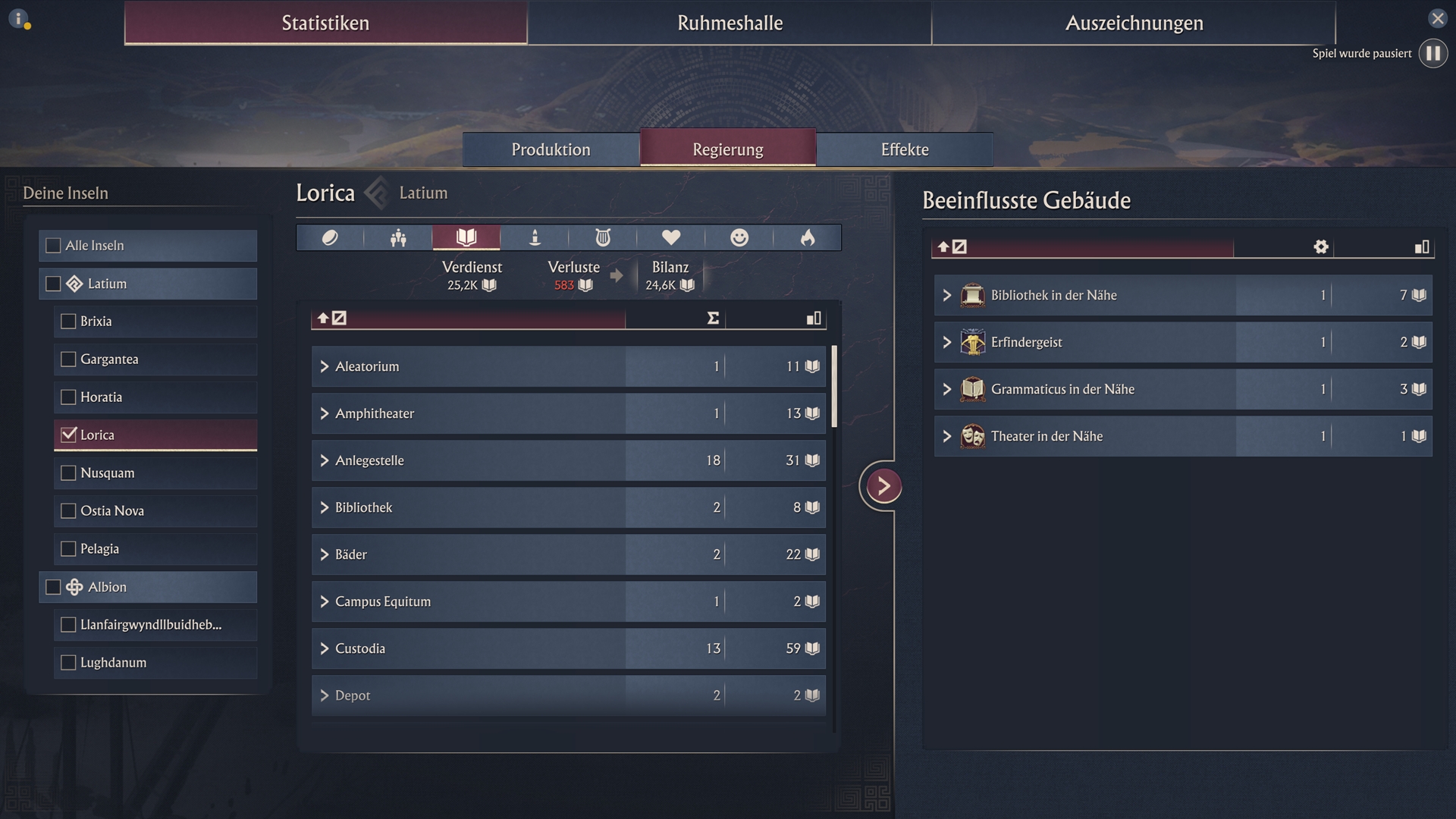Close the statistics screen

pos(1437,18)
